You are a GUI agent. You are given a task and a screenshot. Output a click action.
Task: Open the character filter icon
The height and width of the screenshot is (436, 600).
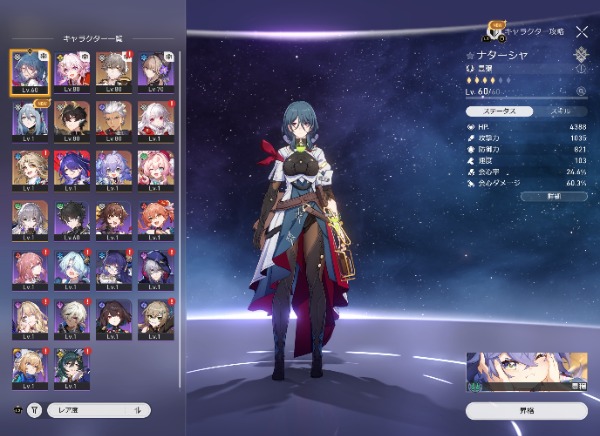(35, 409)
